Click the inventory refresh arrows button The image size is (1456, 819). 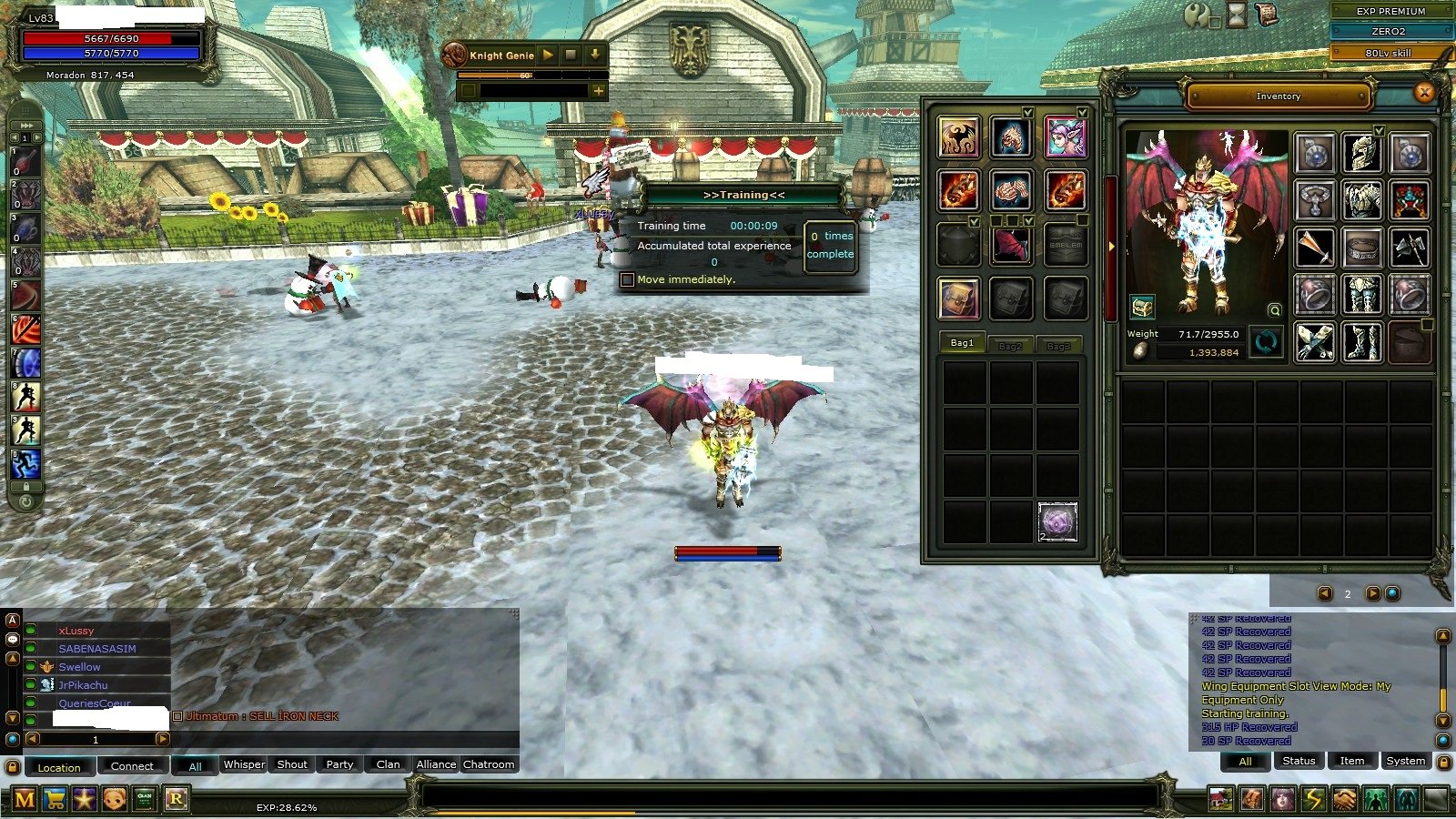[x=1266, y=342]
